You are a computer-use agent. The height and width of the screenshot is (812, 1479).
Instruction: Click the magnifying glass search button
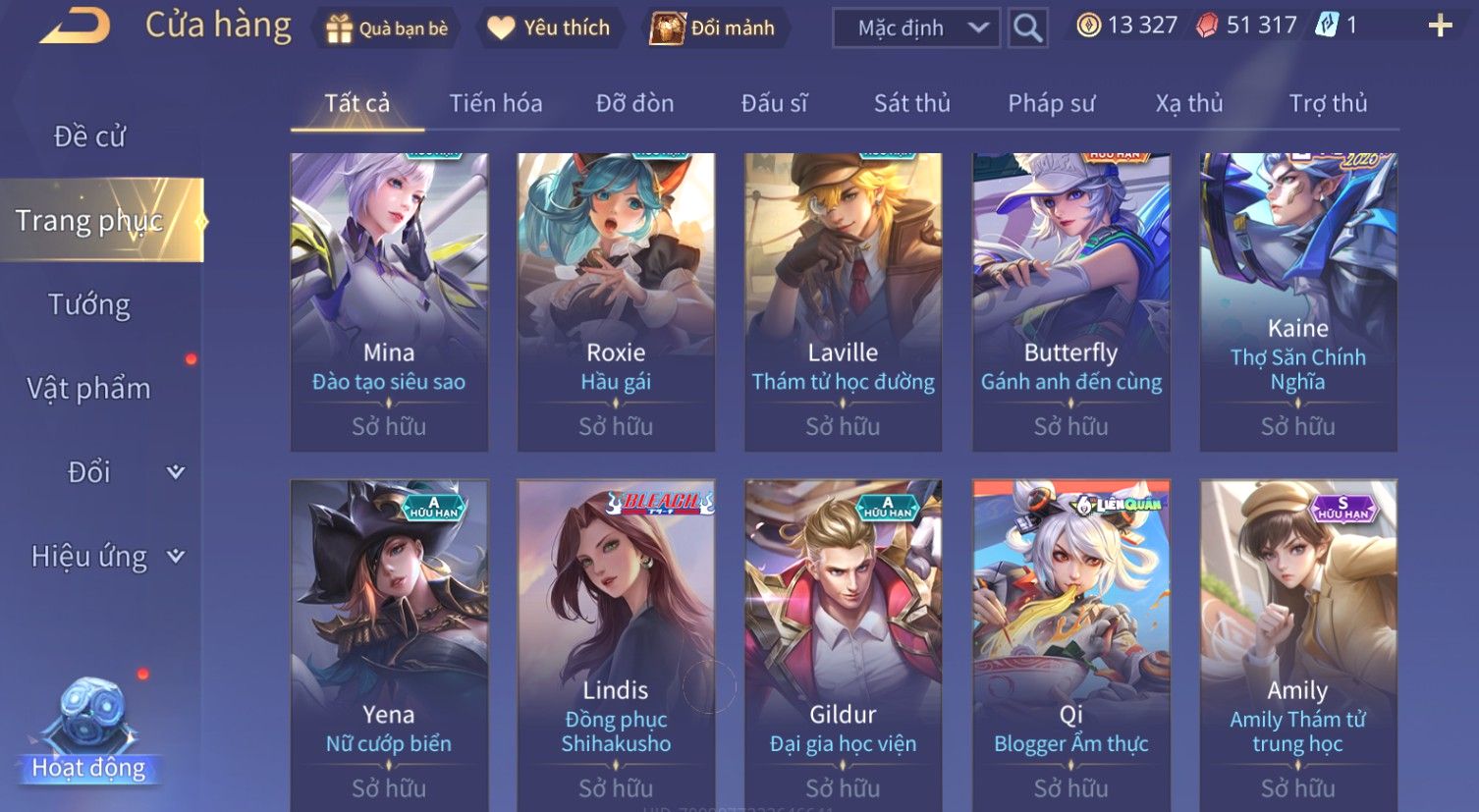tap(1027, 28)
